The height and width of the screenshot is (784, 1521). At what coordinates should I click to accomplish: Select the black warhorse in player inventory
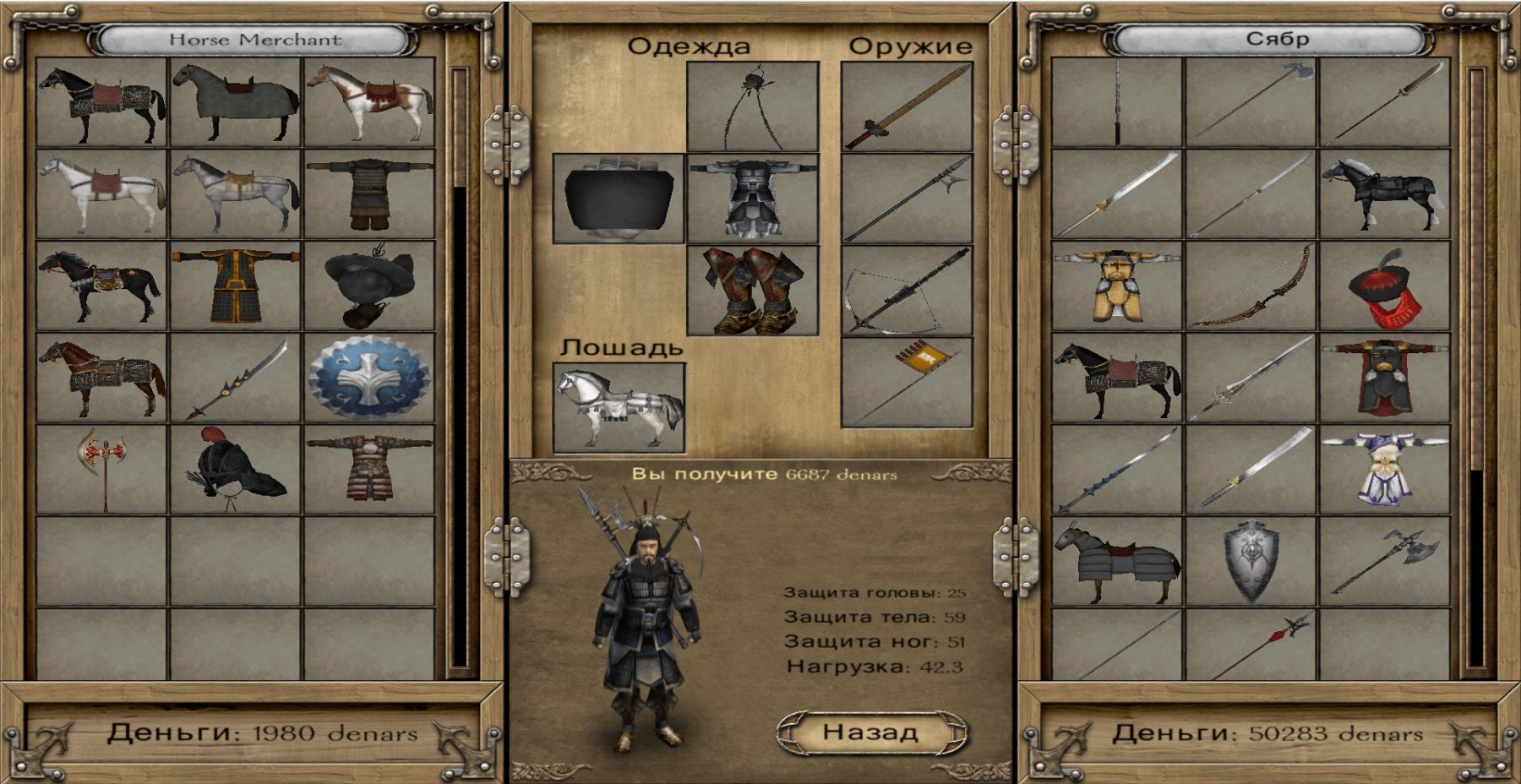coord(1384,194)
